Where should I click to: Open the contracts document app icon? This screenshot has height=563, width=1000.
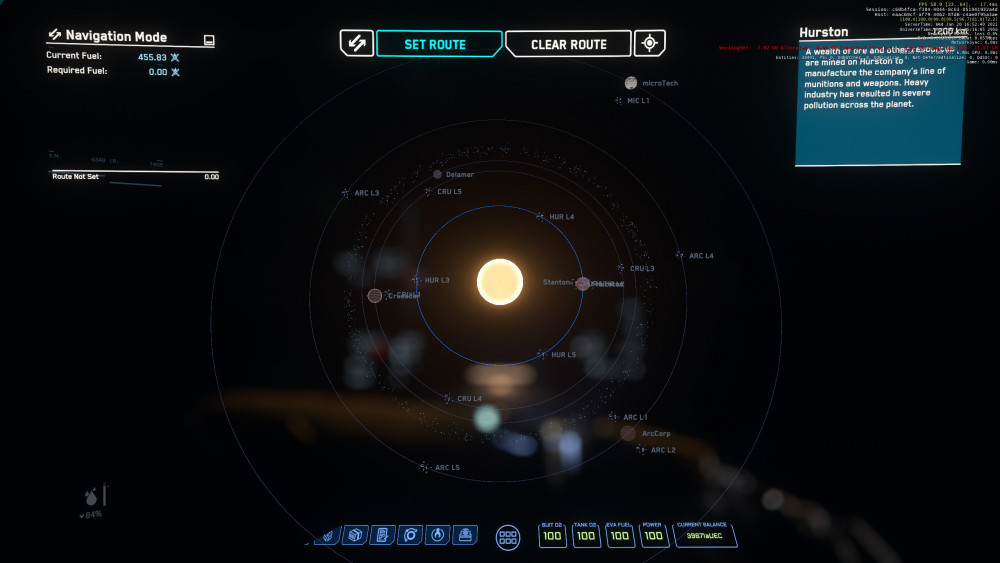[381, 536]
